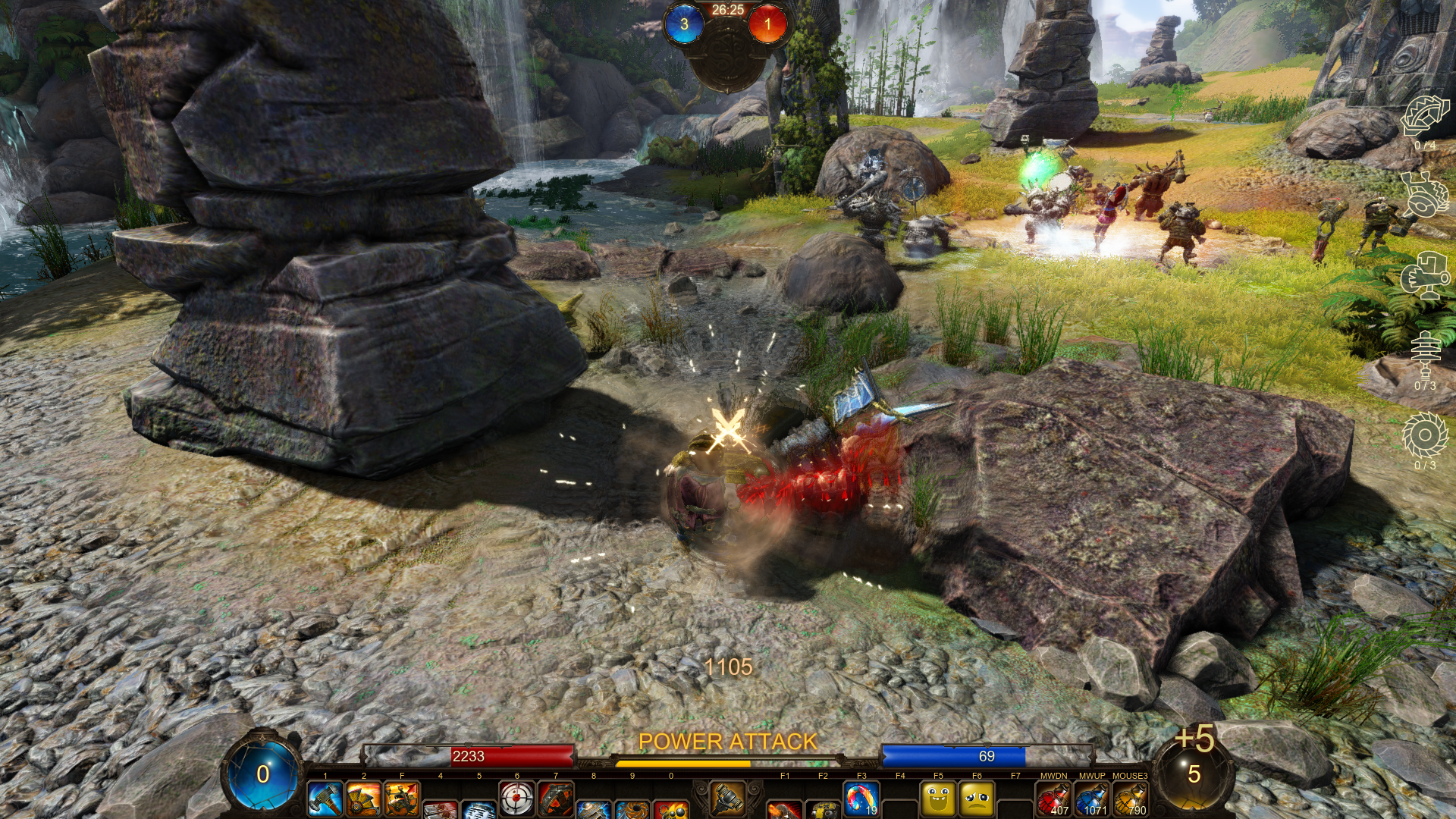The image size is (1456, 819).
Task: Send the sad face emote
Action: [977, 799]
